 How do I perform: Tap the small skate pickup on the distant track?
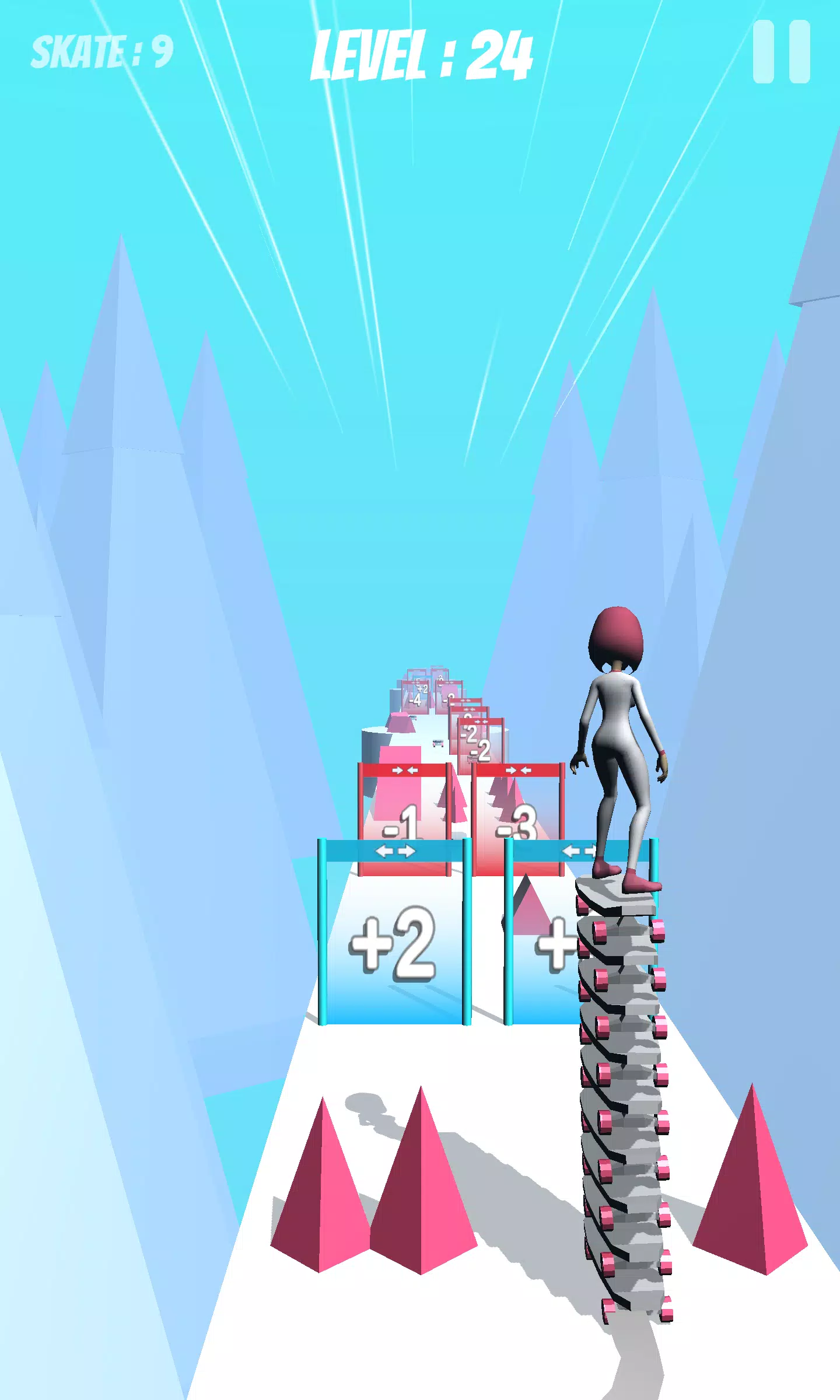tap(437, 743)
